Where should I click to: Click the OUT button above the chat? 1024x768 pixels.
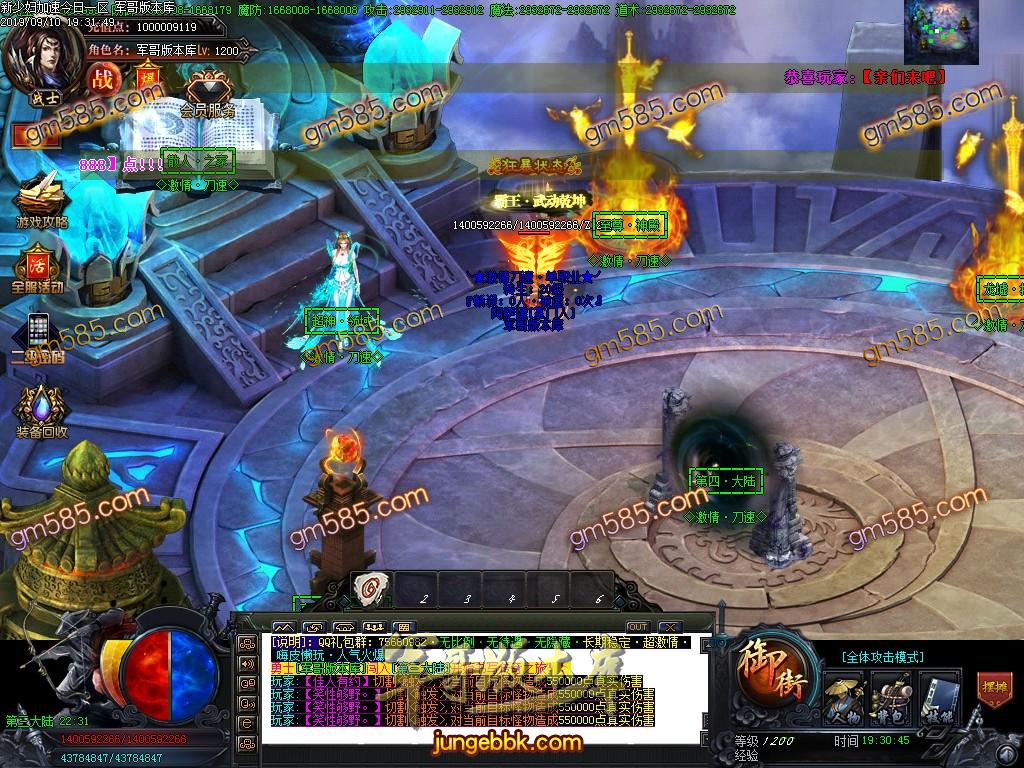(637, 627)
